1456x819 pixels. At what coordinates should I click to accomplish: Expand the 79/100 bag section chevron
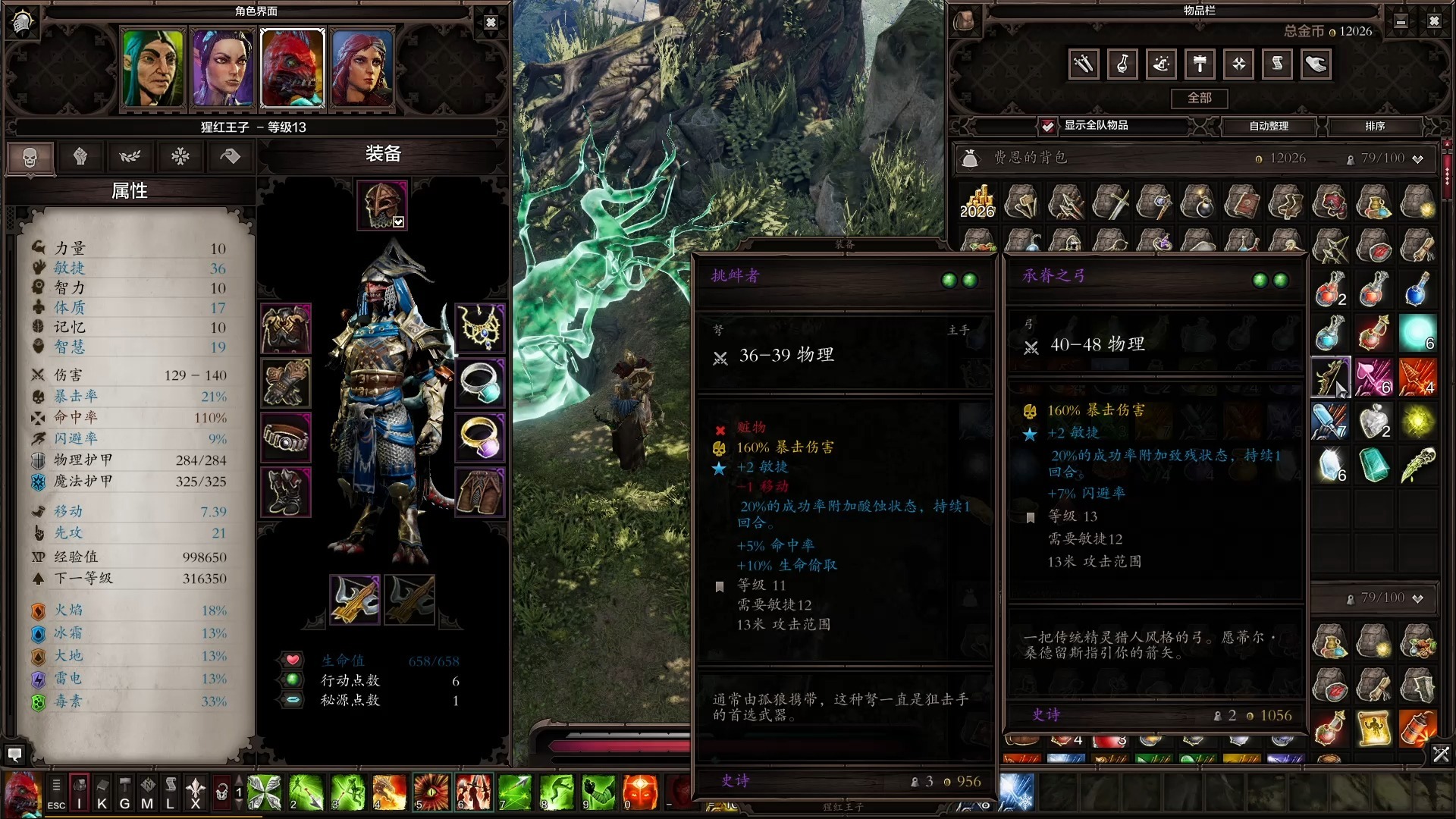[x=1417, y=598]
